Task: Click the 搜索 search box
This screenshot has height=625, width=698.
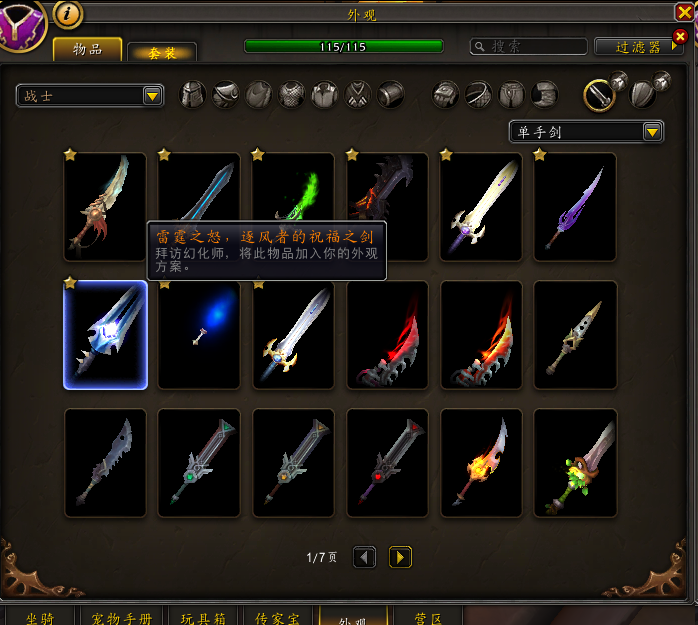Action: coord(529,47)
